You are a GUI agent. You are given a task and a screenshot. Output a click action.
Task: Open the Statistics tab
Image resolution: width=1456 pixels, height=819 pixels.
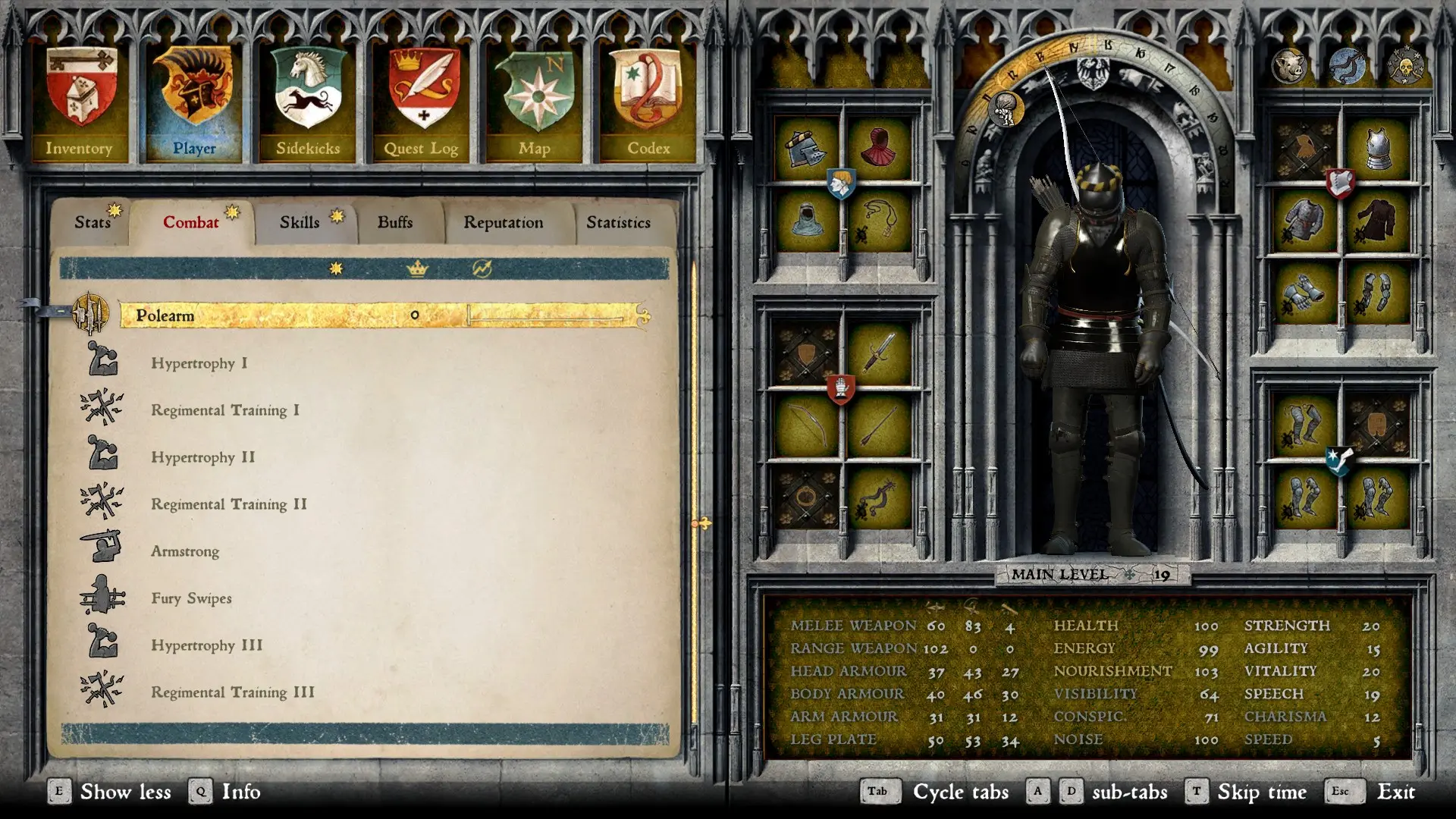tap(618, 222)
